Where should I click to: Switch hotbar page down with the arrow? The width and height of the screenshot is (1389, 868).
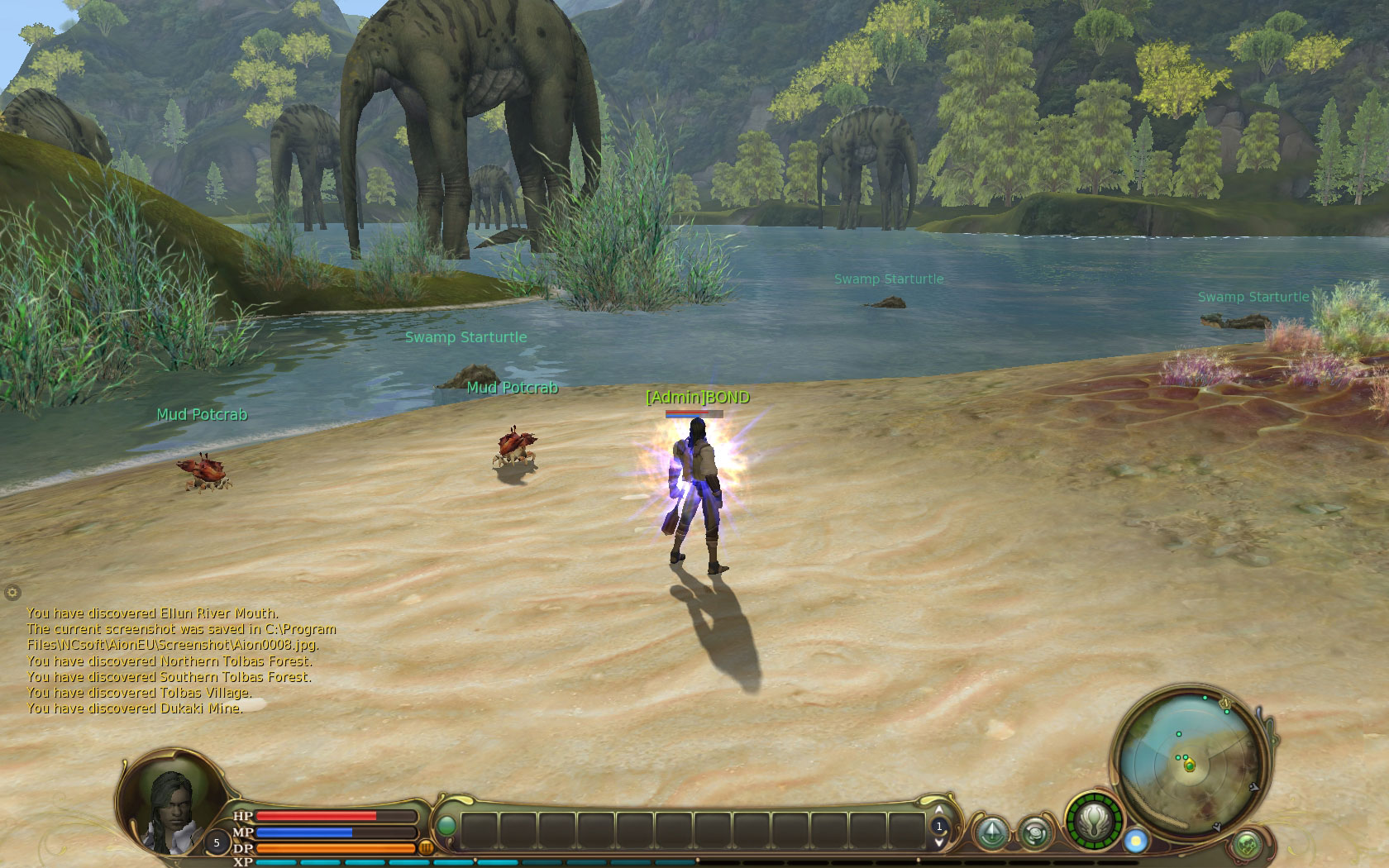click(x=939, y=842)
